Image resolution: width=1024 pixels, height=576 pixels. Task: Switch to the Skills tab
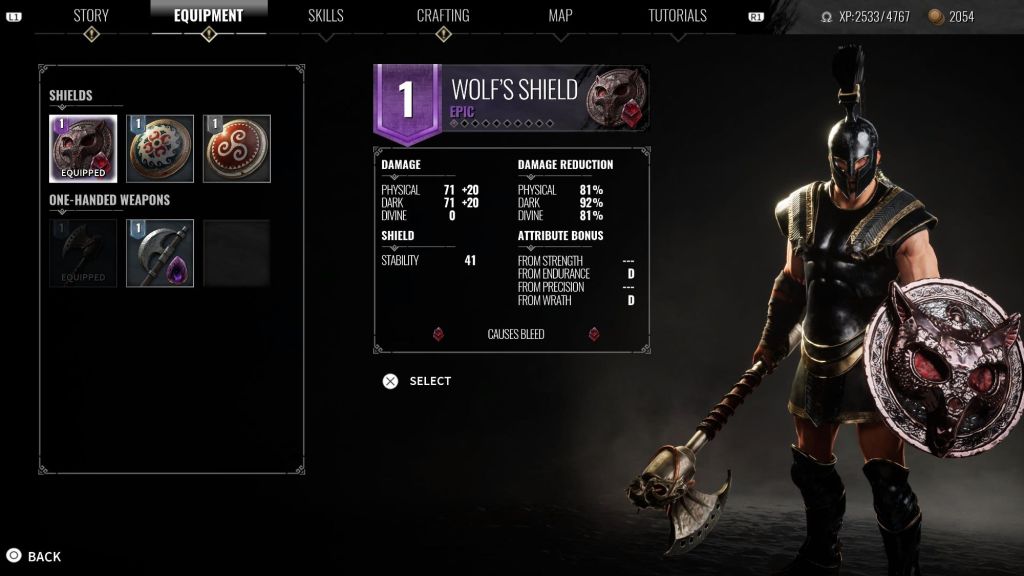(x=326, y=16)
